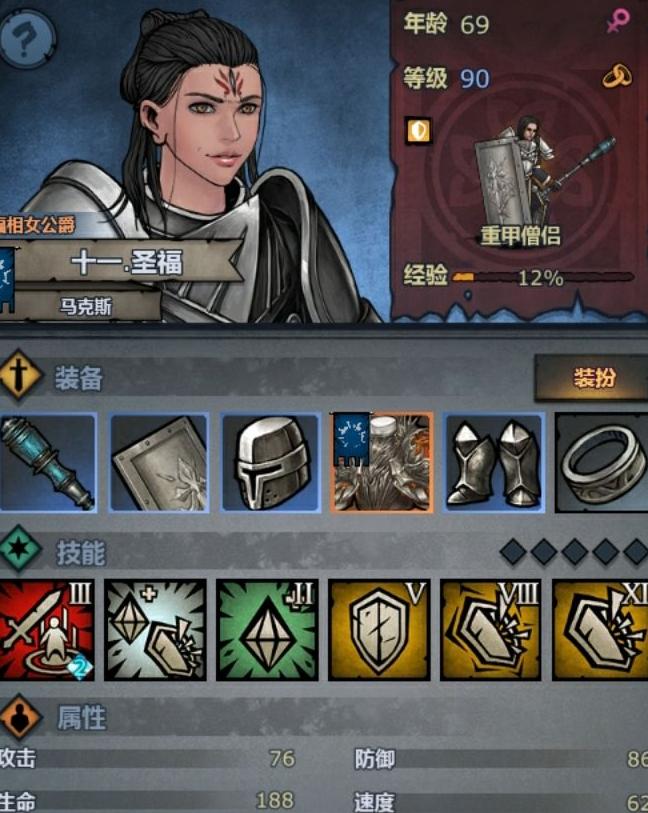Select the spiked body armor slot
648x813 pixels.
(x=382, y=463)
